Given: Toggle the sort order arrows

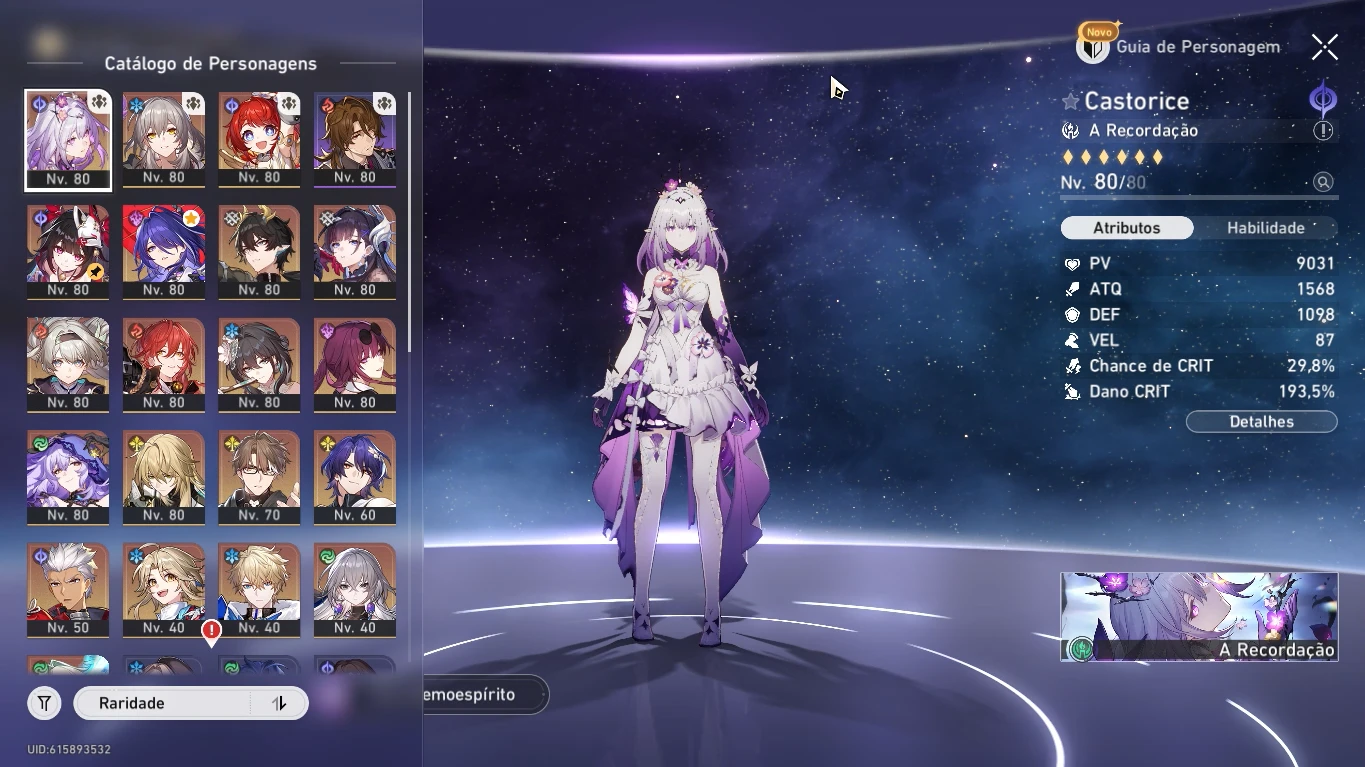Looking at the screenshot, I should [x=280, y=704].
